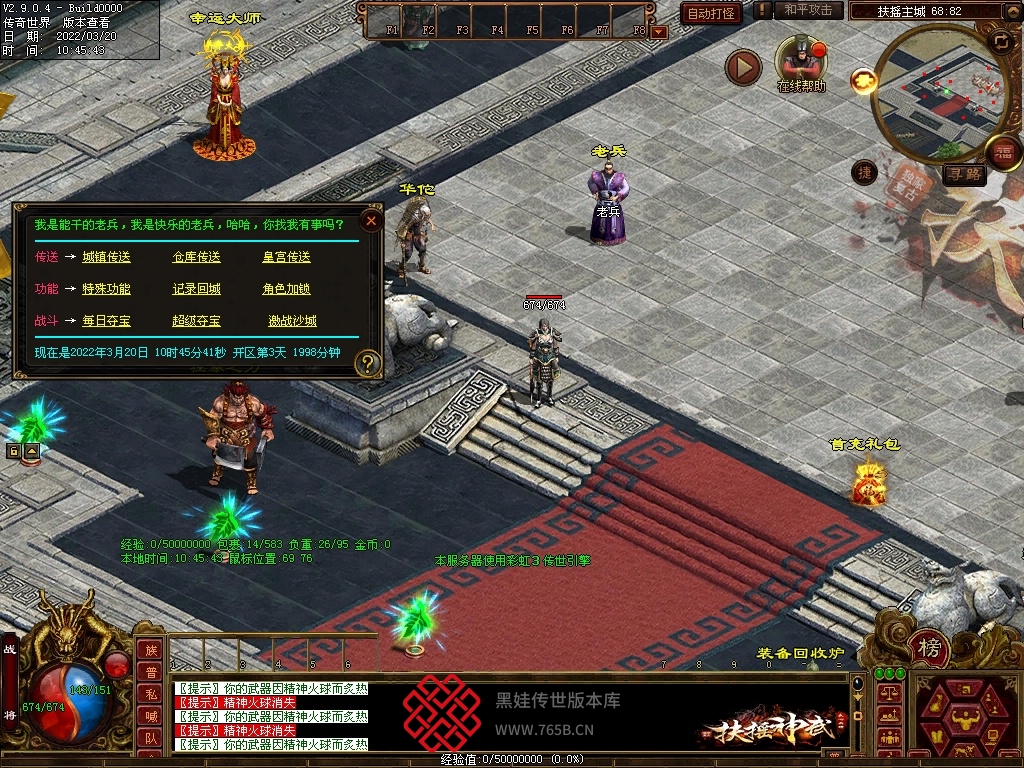
Task: Select 仓库传送 warehouse teleport
Action: pos(196,257)
